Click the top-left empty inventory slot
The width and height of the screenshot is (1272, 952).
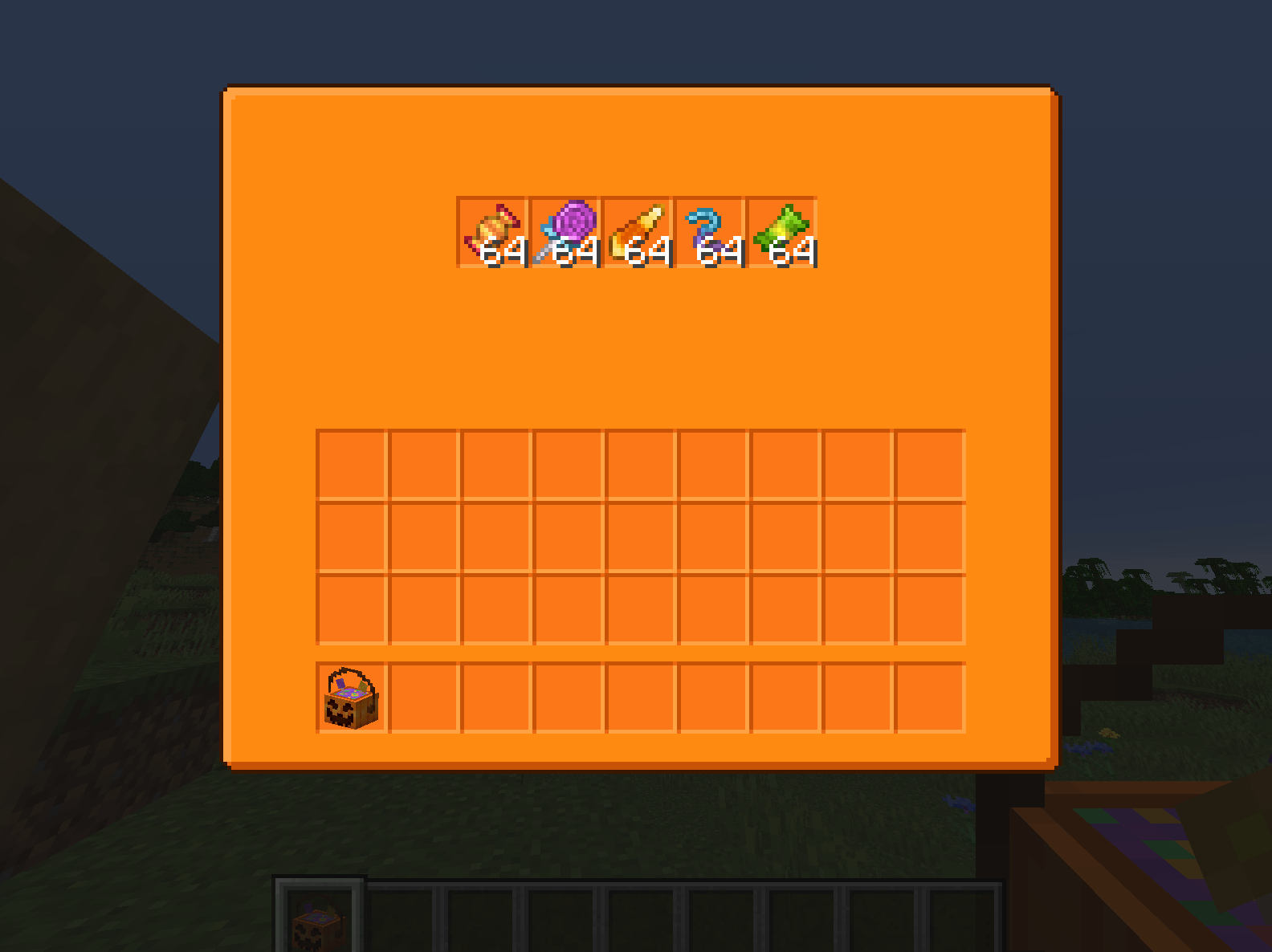click(x=351, y=464)
